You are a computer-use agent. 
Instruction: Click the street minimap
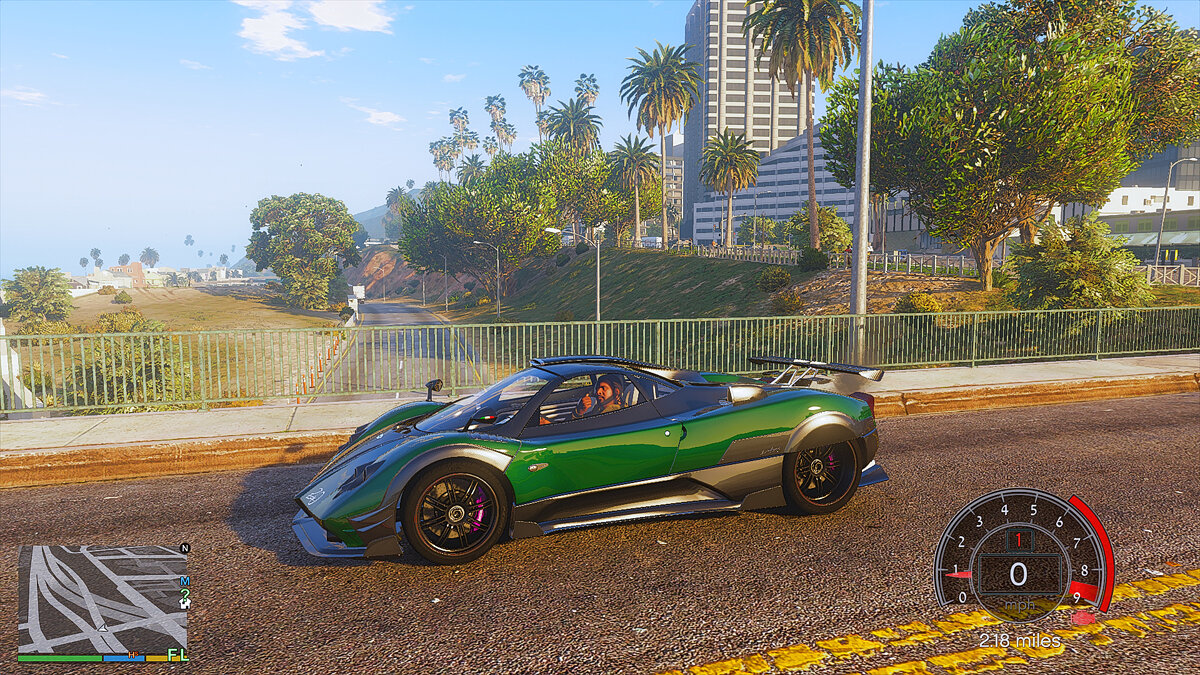pyautogui.click(x=102, y=598)
